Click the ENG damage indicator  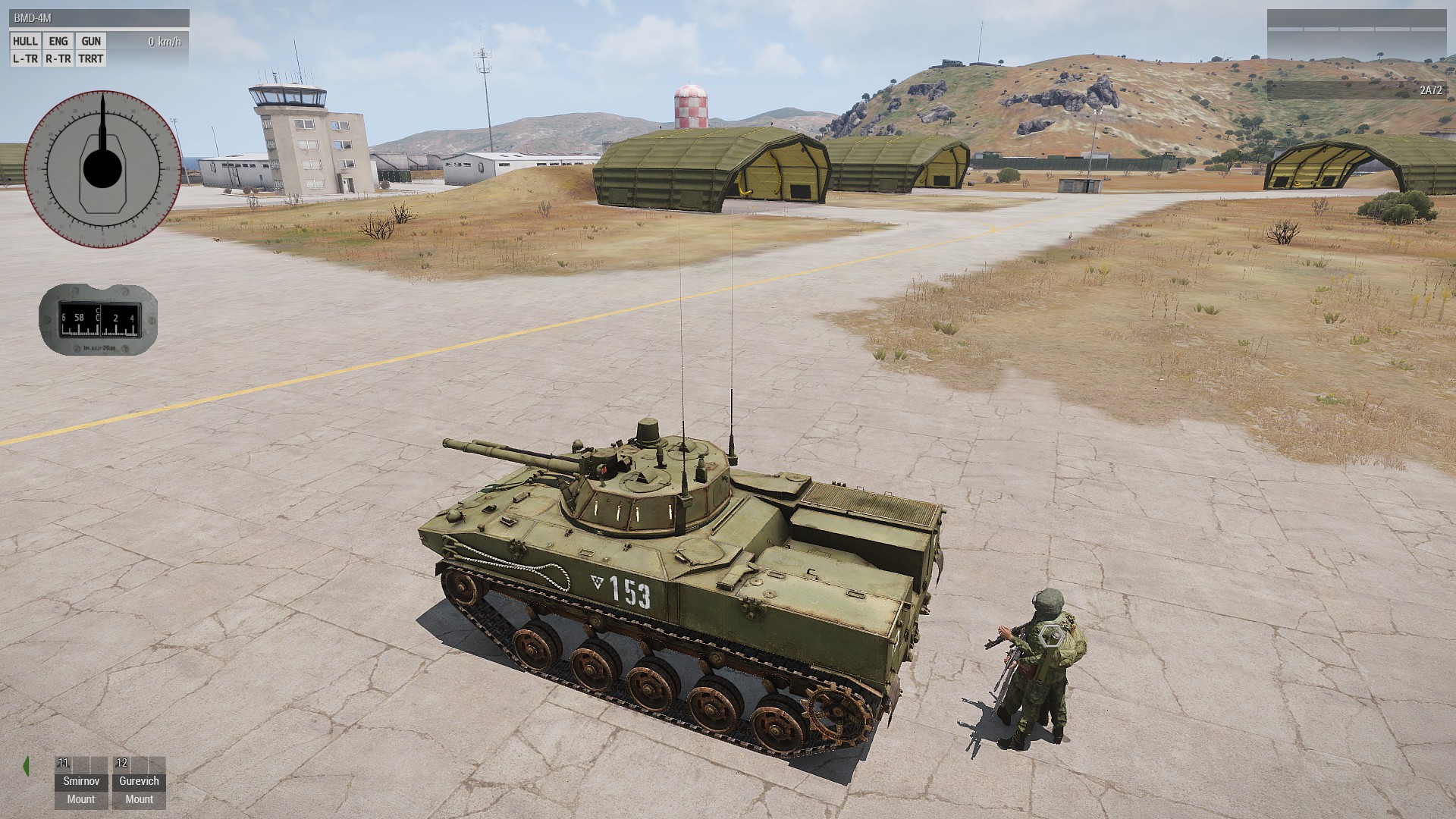pyautogui.click(x=58, y=42)
